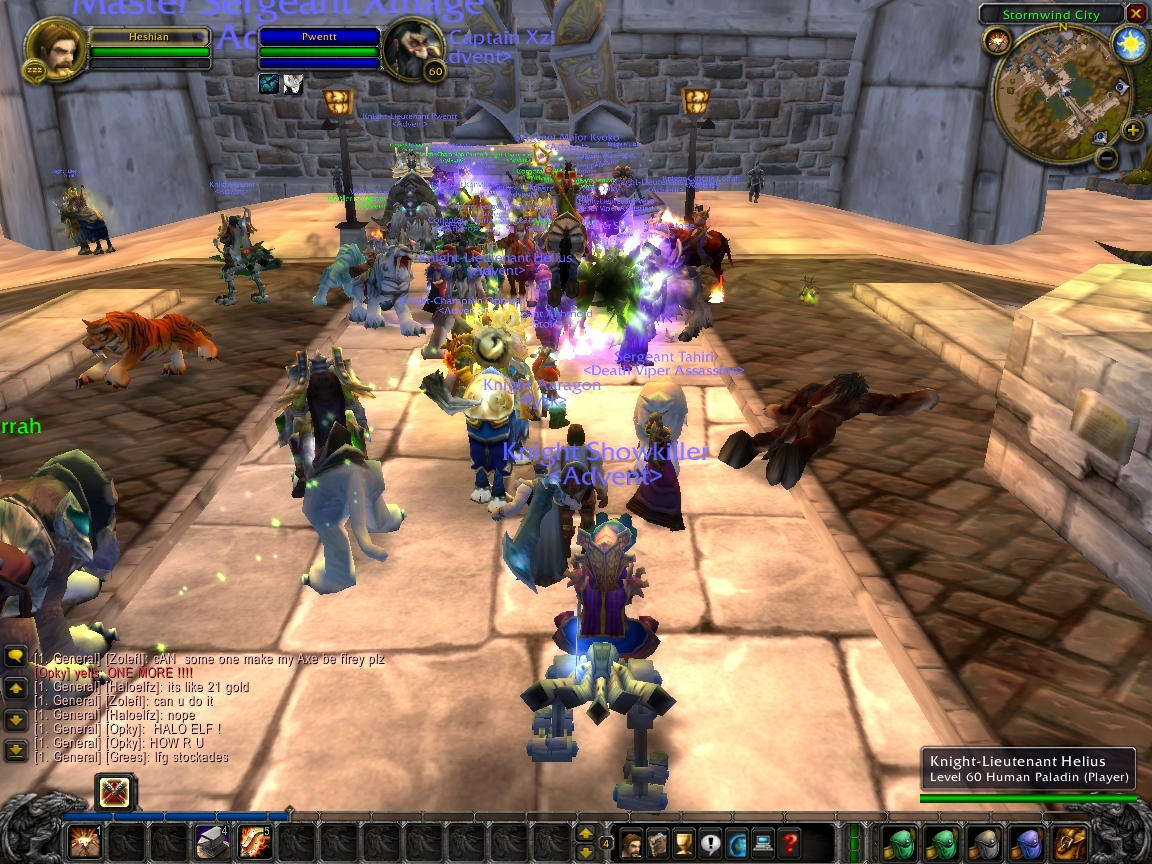Image resolution: width=1152 pixels, height=864 pixels.
Task: Toggle the tracking icon beside the minimap
Action: (x=996, y=40)
